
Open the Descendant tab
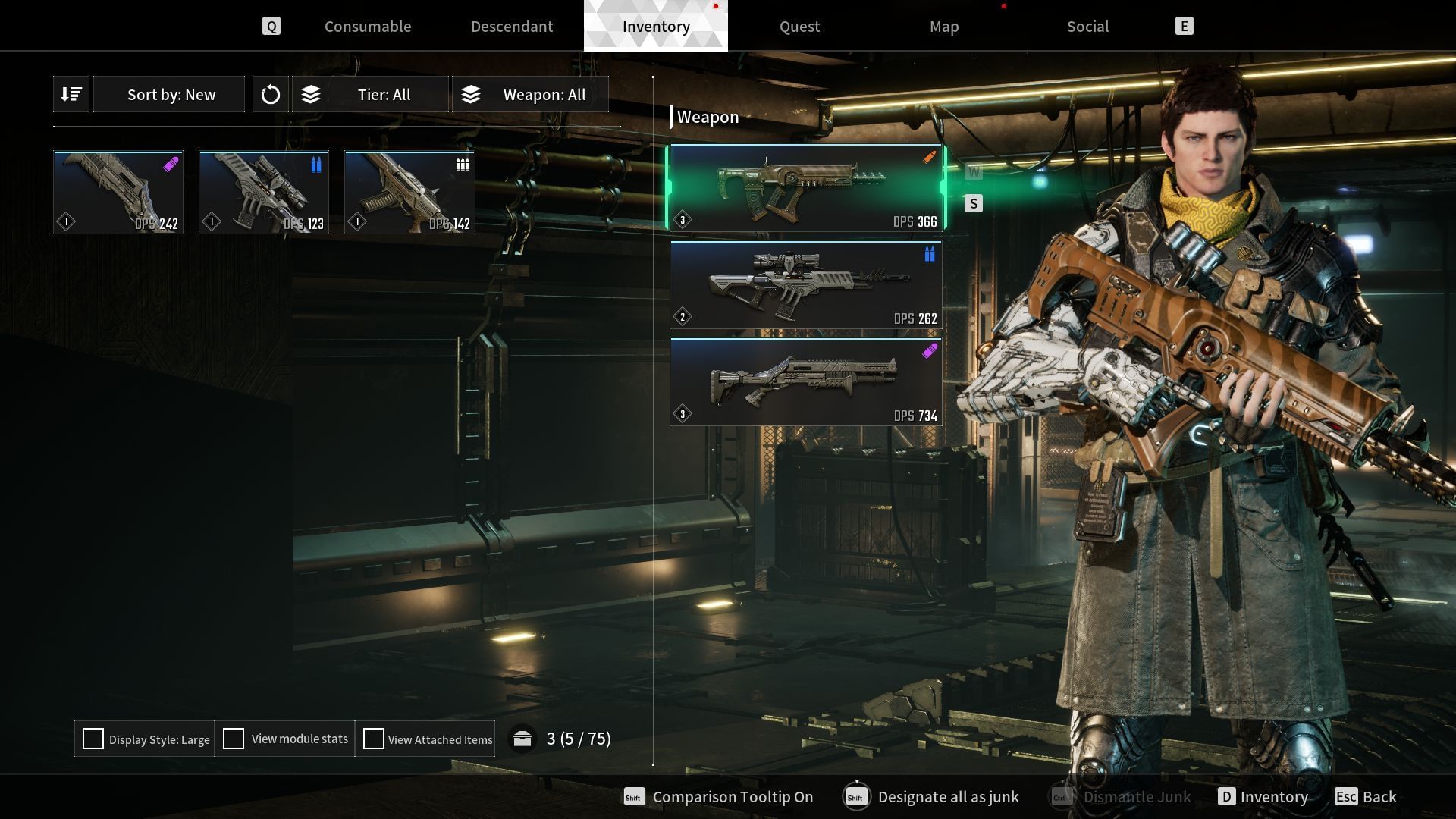(x=512, y=27)
